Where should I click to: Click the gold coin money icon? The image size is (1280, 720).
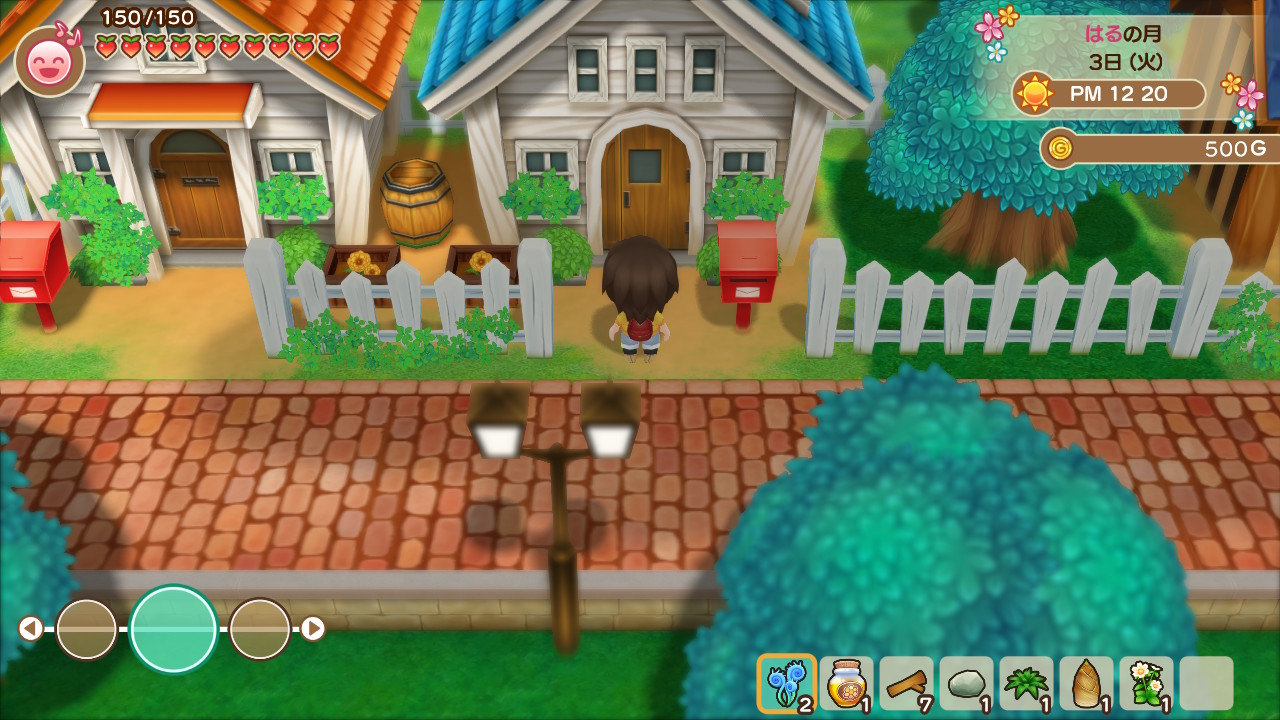point(1059,149)
